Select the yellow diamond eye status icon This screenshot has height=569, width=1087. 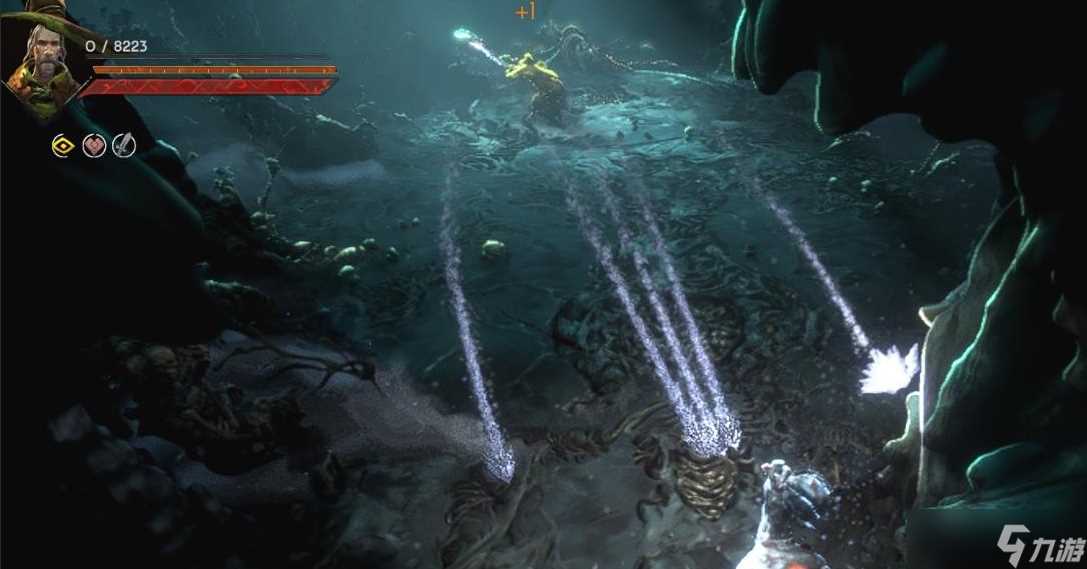click(x=63, y=146)
